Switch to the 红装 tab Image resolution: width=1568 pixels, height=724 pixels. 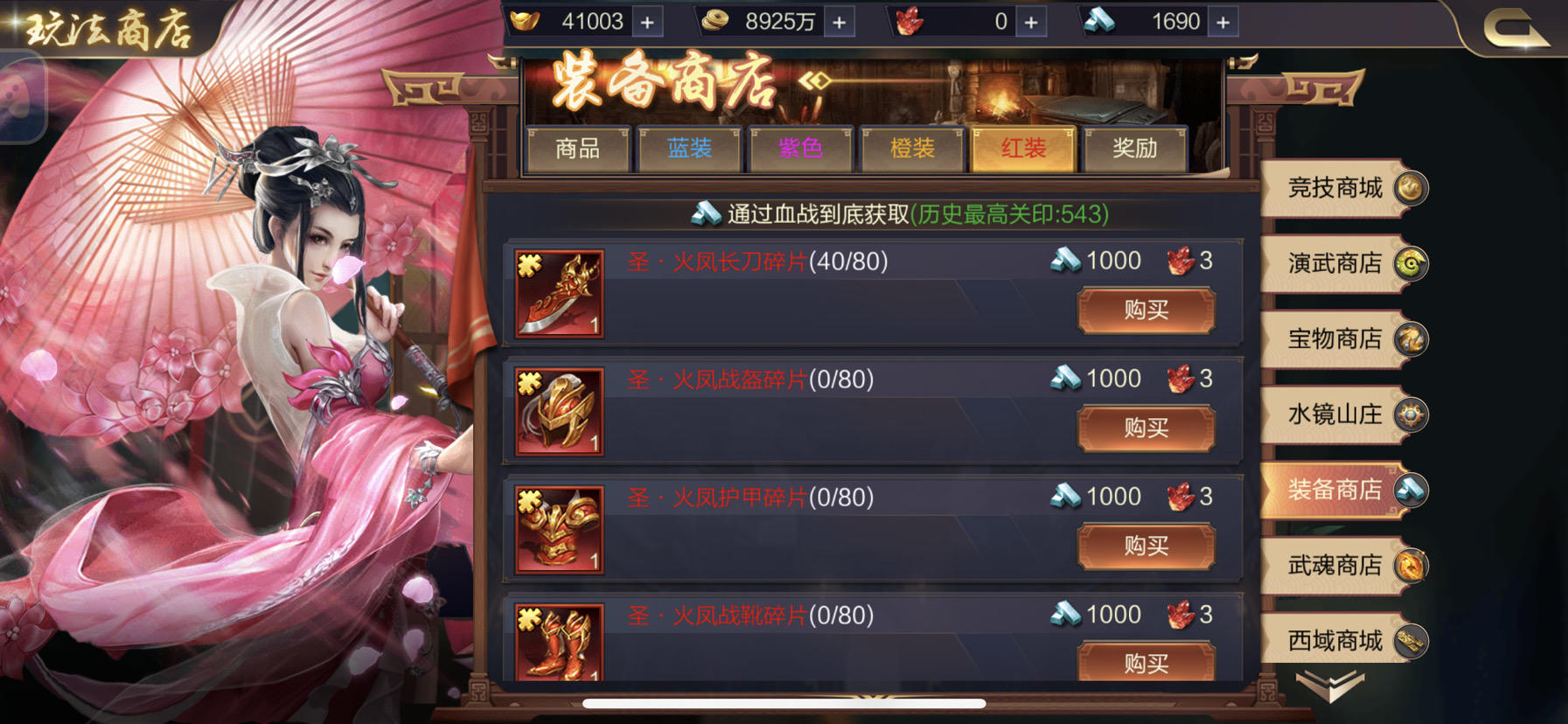click(x=1023, y=150)
